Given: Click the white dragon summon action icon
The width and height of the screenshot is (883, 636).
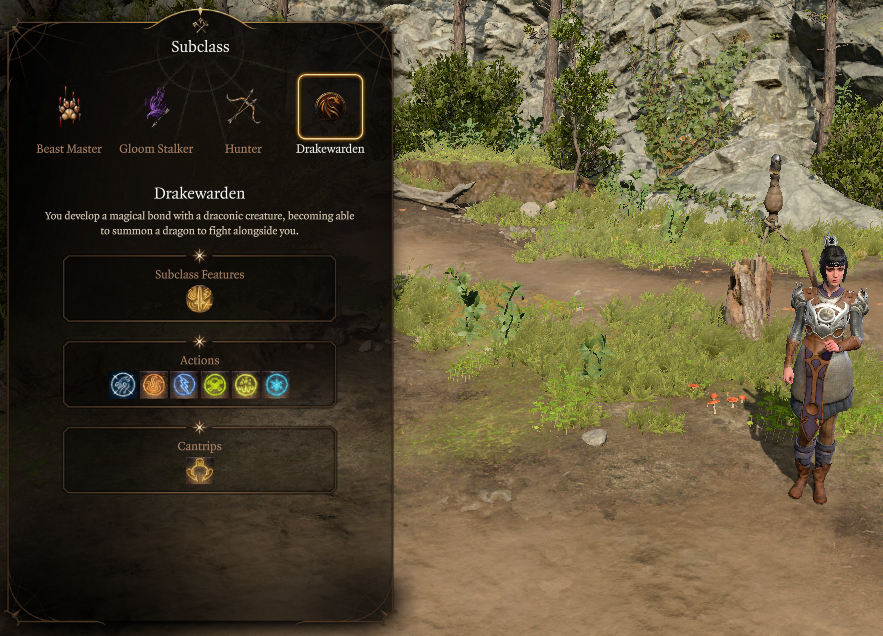Looking at the screenshot, I should (x=124, y=385).
